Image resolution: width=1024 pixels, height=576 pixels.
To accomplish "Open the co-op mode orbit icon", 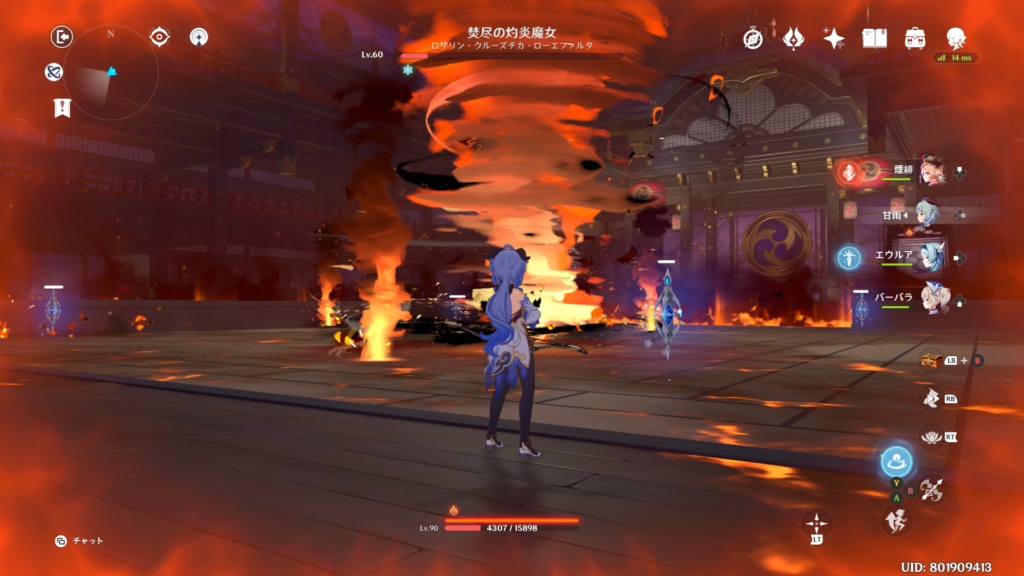I will [x=199, y=37].
